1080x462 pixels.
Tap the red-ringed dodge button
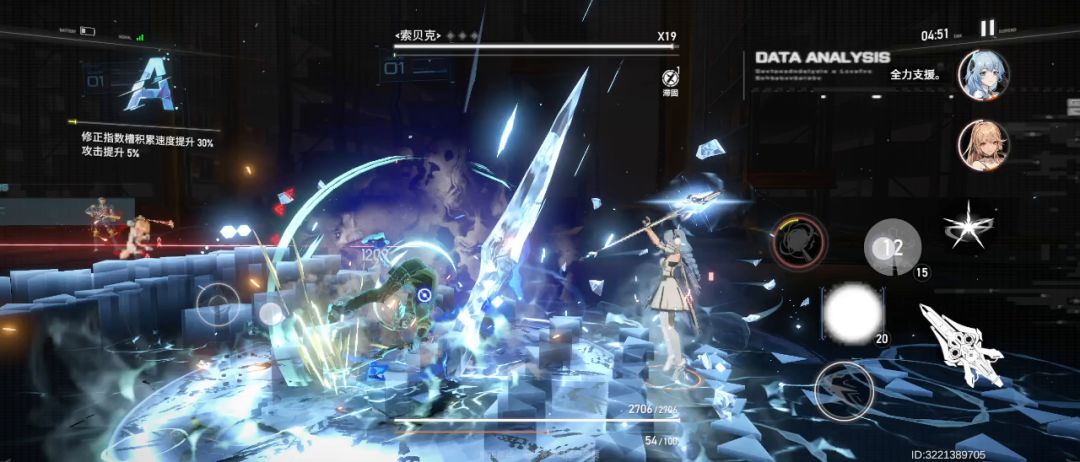click(x=799, y=241)
